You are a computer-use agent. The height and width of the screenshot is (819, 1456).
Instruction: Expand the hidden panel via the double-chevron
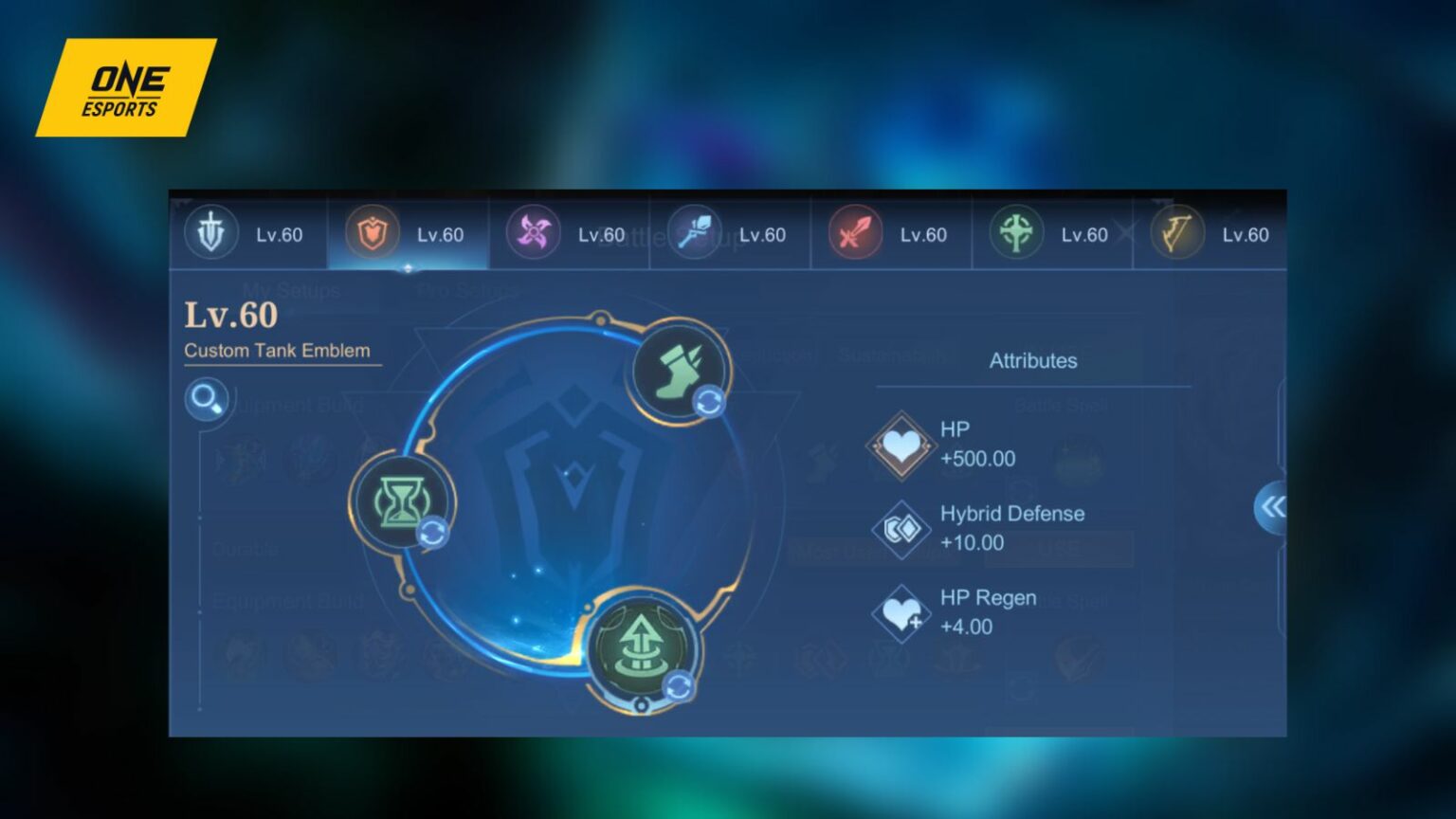click(x=1271, y=508)
